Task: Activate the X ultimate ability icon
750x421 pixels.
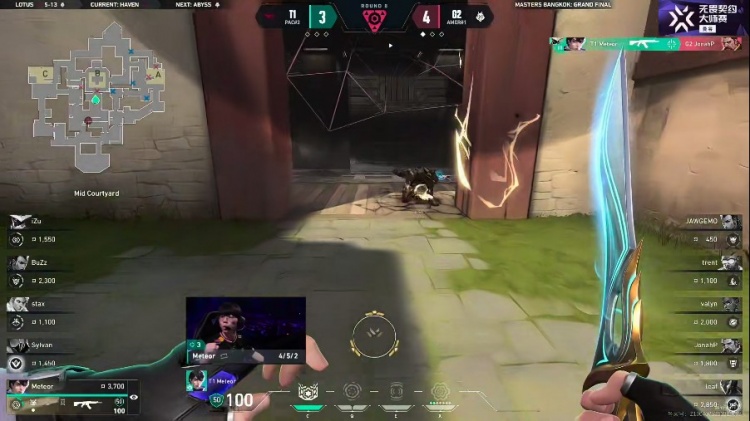Action: [439, 392]
